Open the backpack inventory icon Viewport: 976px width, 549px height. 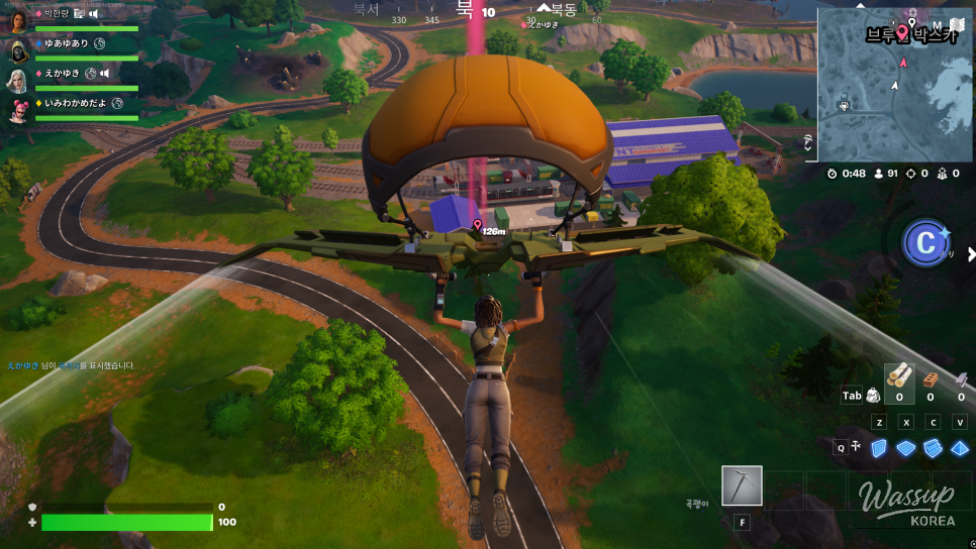click(x=873, y=395)
